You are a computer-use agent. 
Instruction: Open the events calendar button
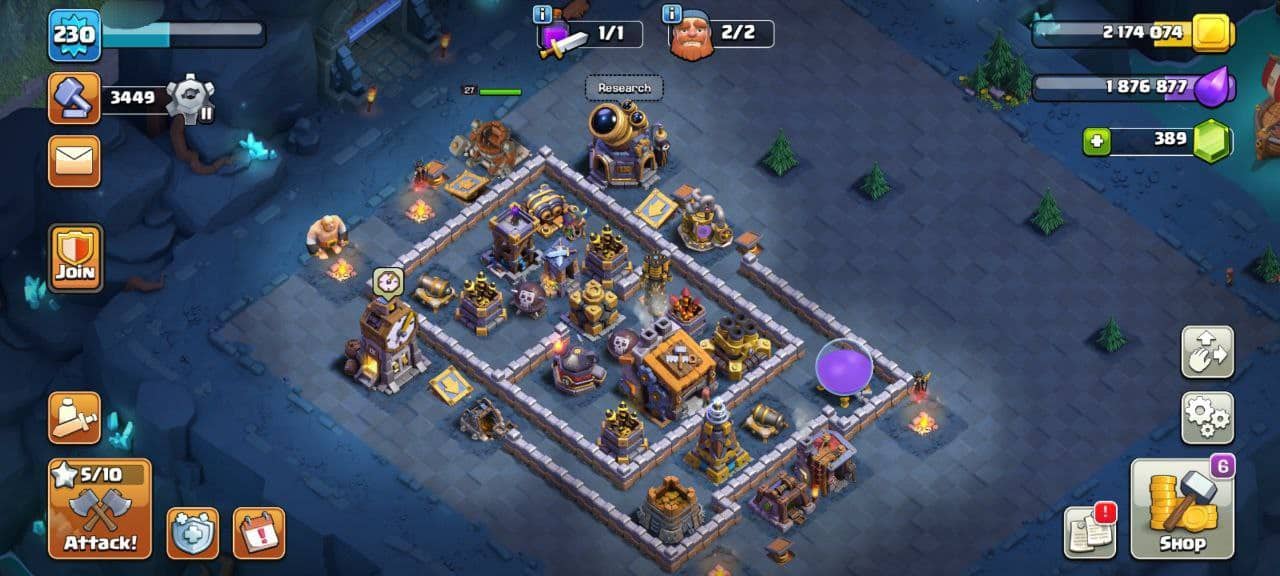click(x=259, y=533)
